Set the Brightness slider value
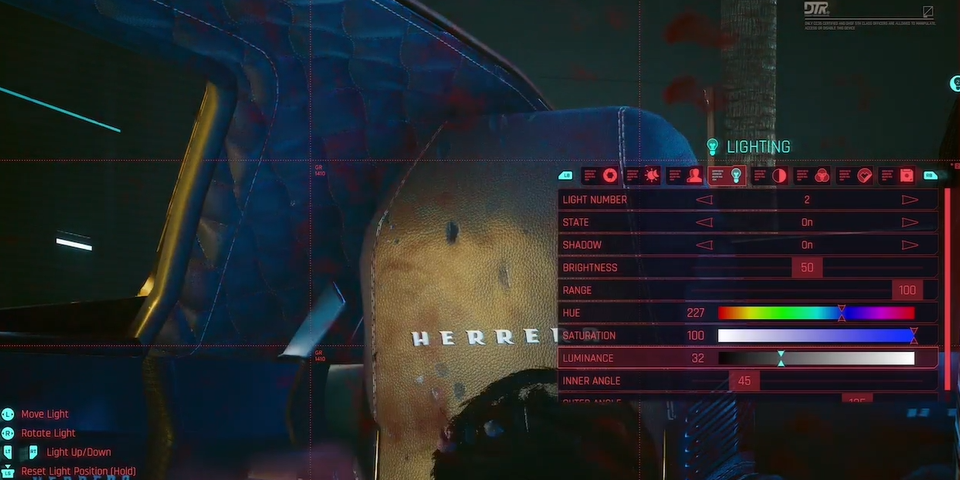The height and width of the screenshot is (480, 960). pyautogui.click(x=807, y=268)
